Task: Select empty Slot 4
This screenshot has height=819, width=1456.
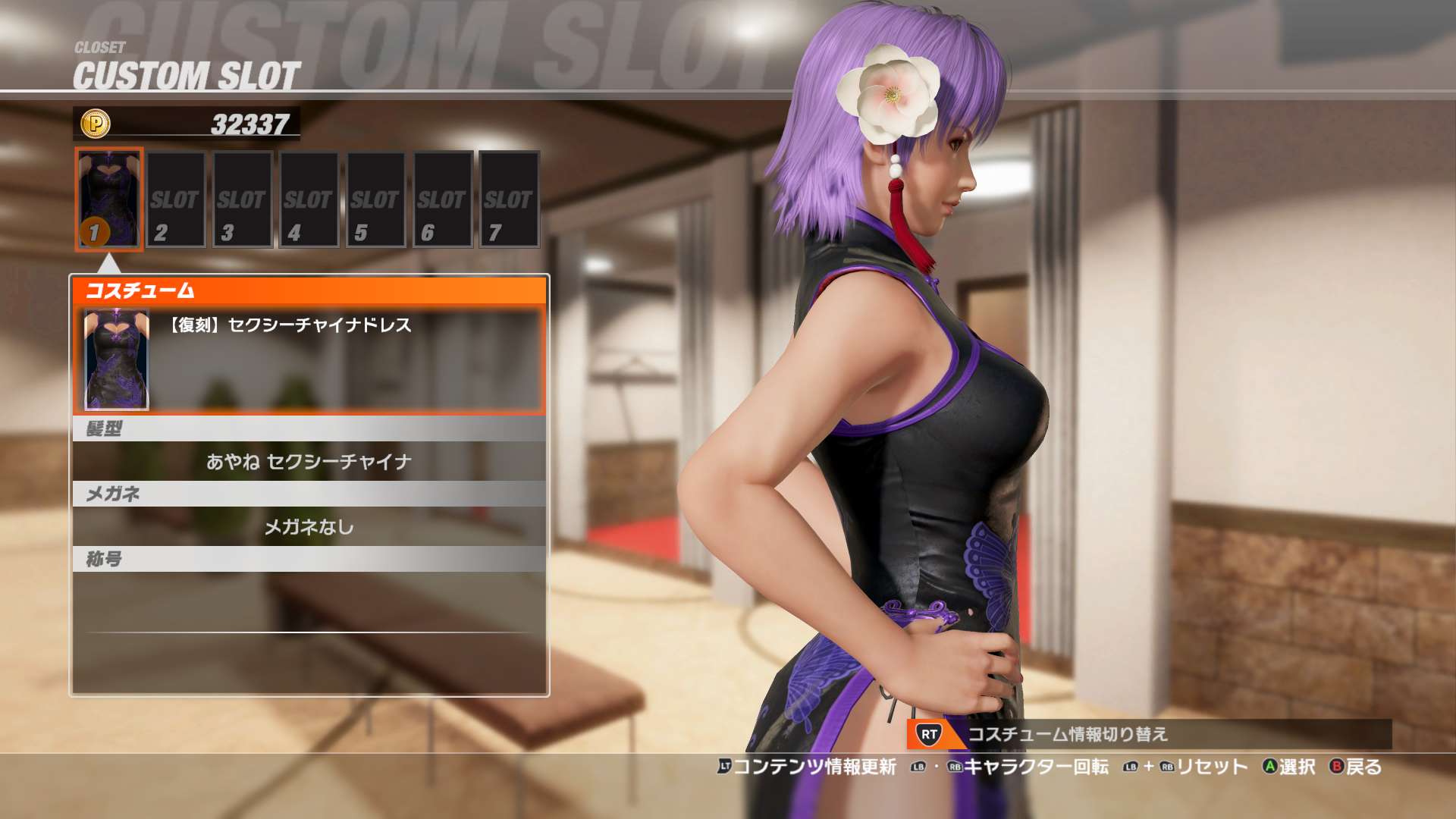Action: 309,199
